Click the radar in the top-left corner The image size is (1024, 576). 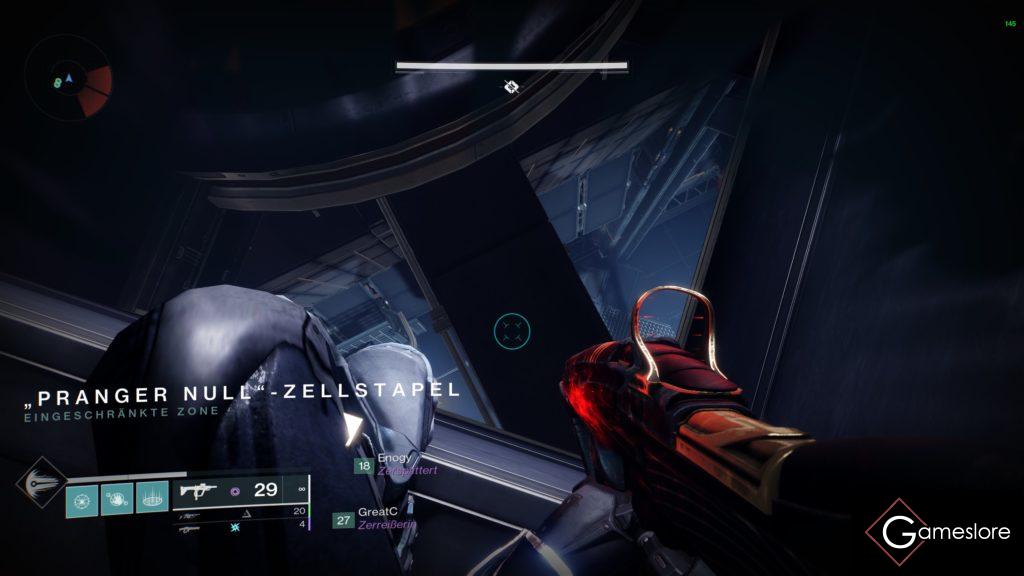[x=69, y=79]
